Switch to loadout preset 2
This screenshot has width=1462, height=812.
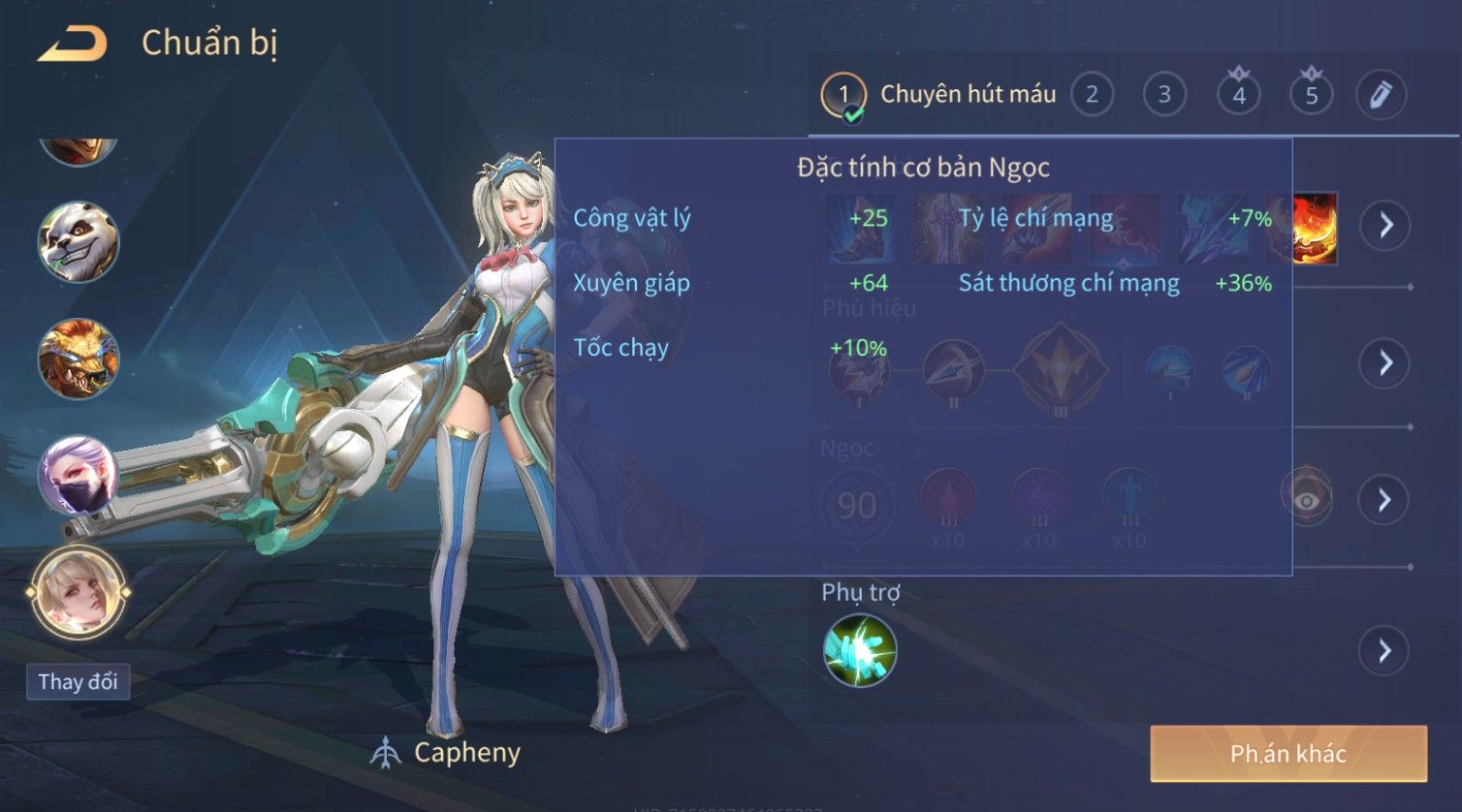click(x=1092, y=95)
